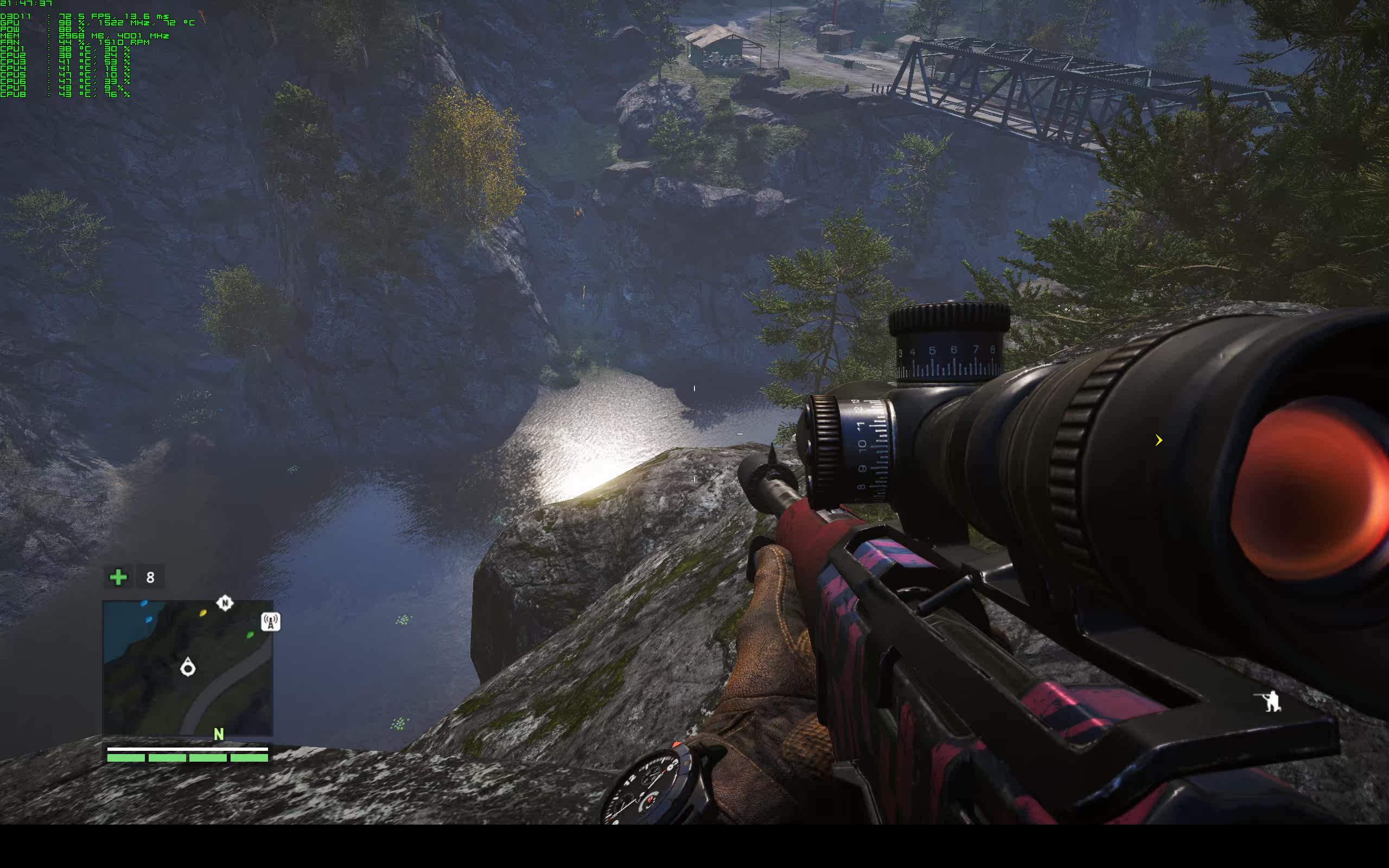1389x868 pixels.
Task: Click the green plus healing syringe icon
Action: 118,577
